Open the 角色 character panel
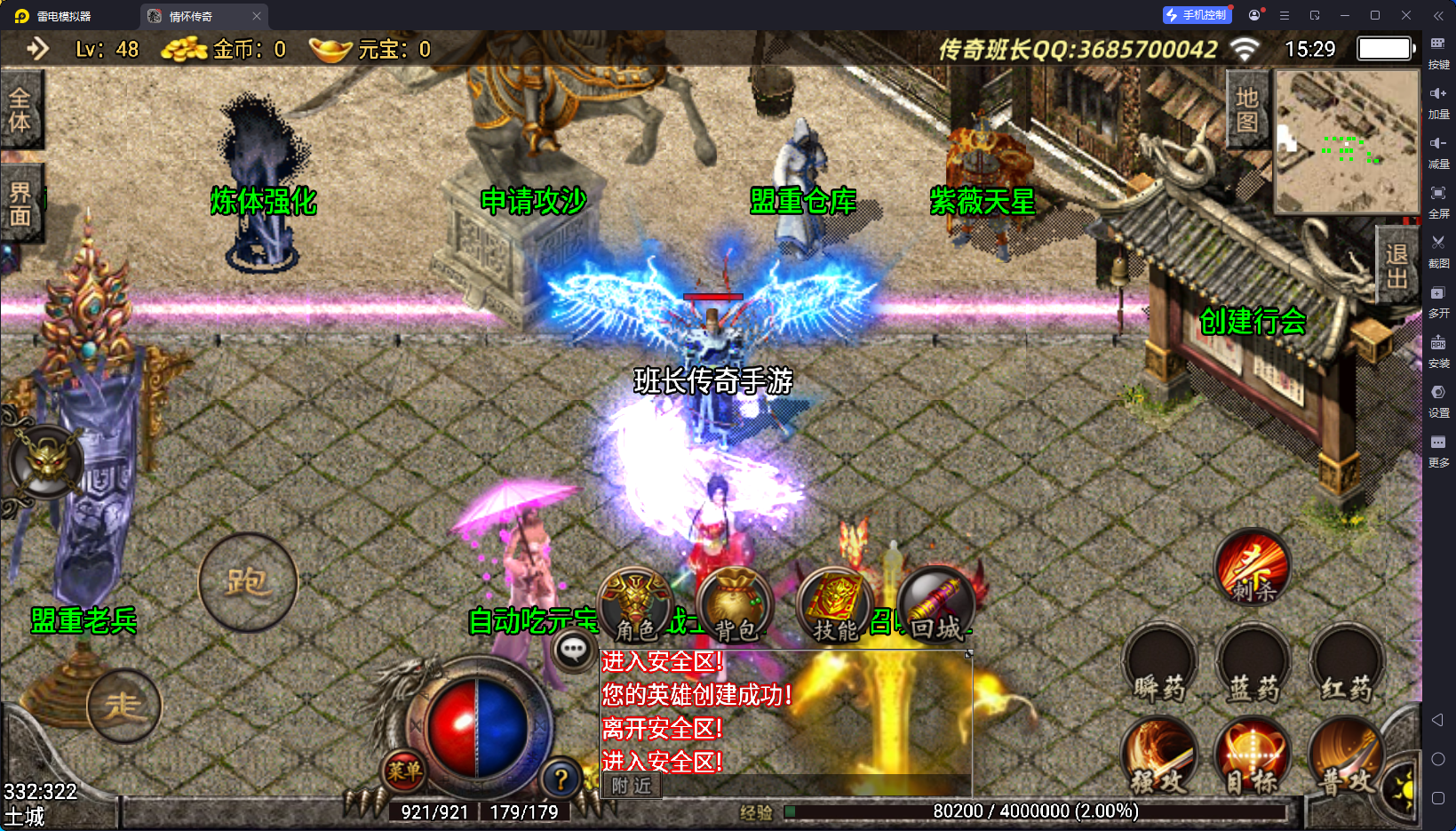Viewport: 1456px width, 831px height. pos(635,606)
